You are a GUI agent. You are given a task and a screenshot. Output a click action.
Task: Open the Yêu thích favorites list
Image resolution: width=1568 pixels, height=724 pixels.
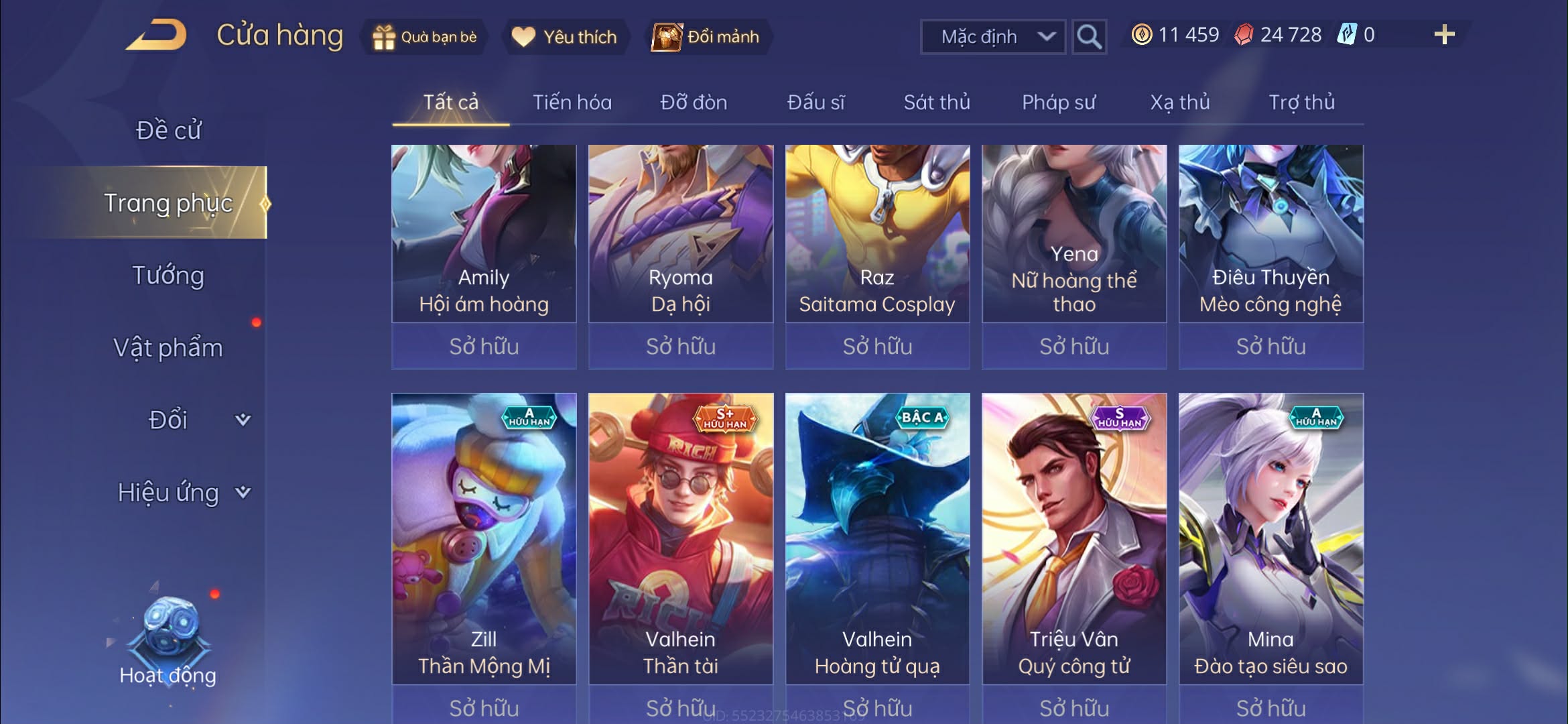[564, 37]
